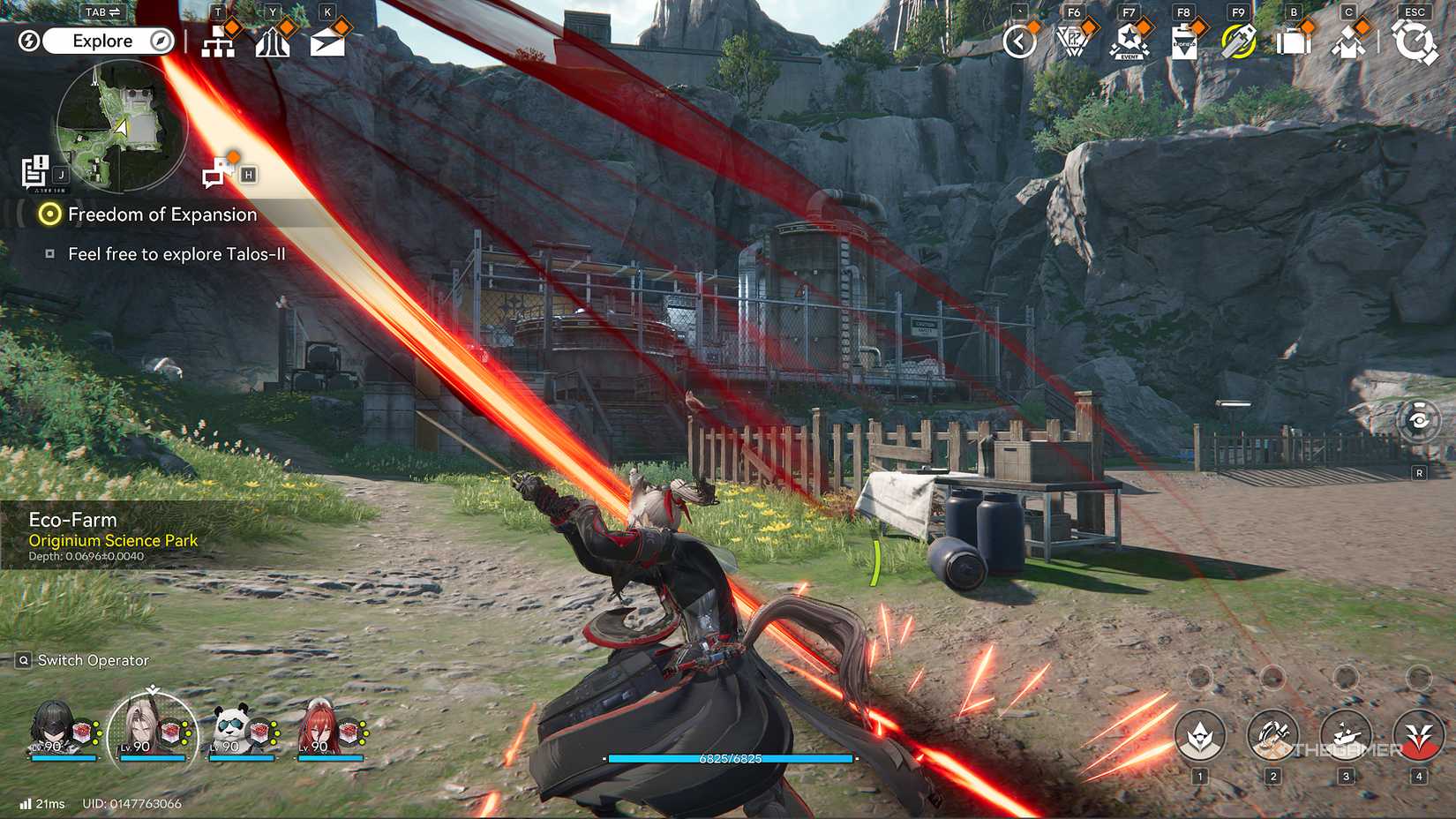Click the 6825/6825 health bar
This screenshot has height=819, width=1456.
tap(732, 756)
